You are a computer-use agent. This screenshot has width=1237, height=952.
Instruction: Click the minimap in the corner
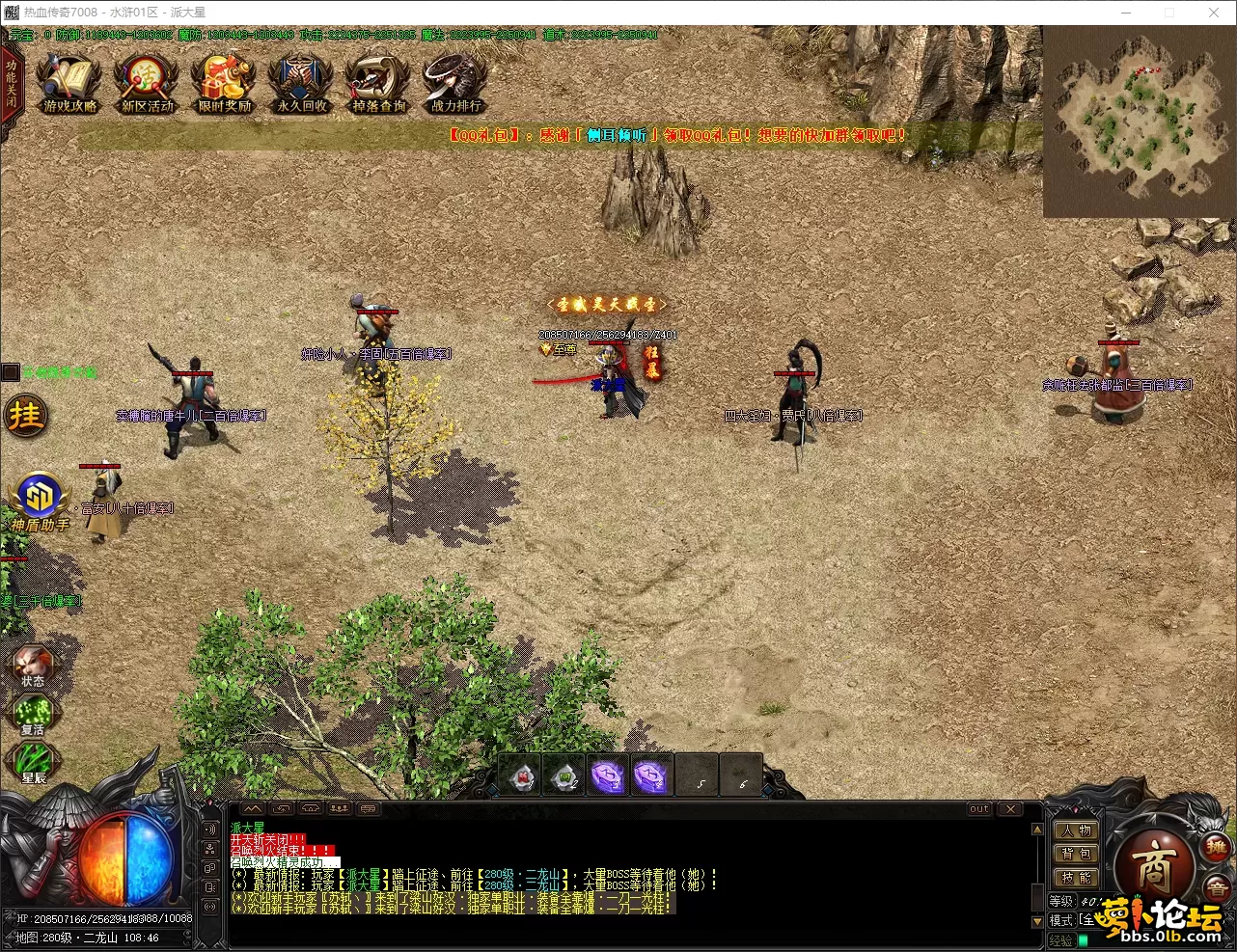(1139, 121)
